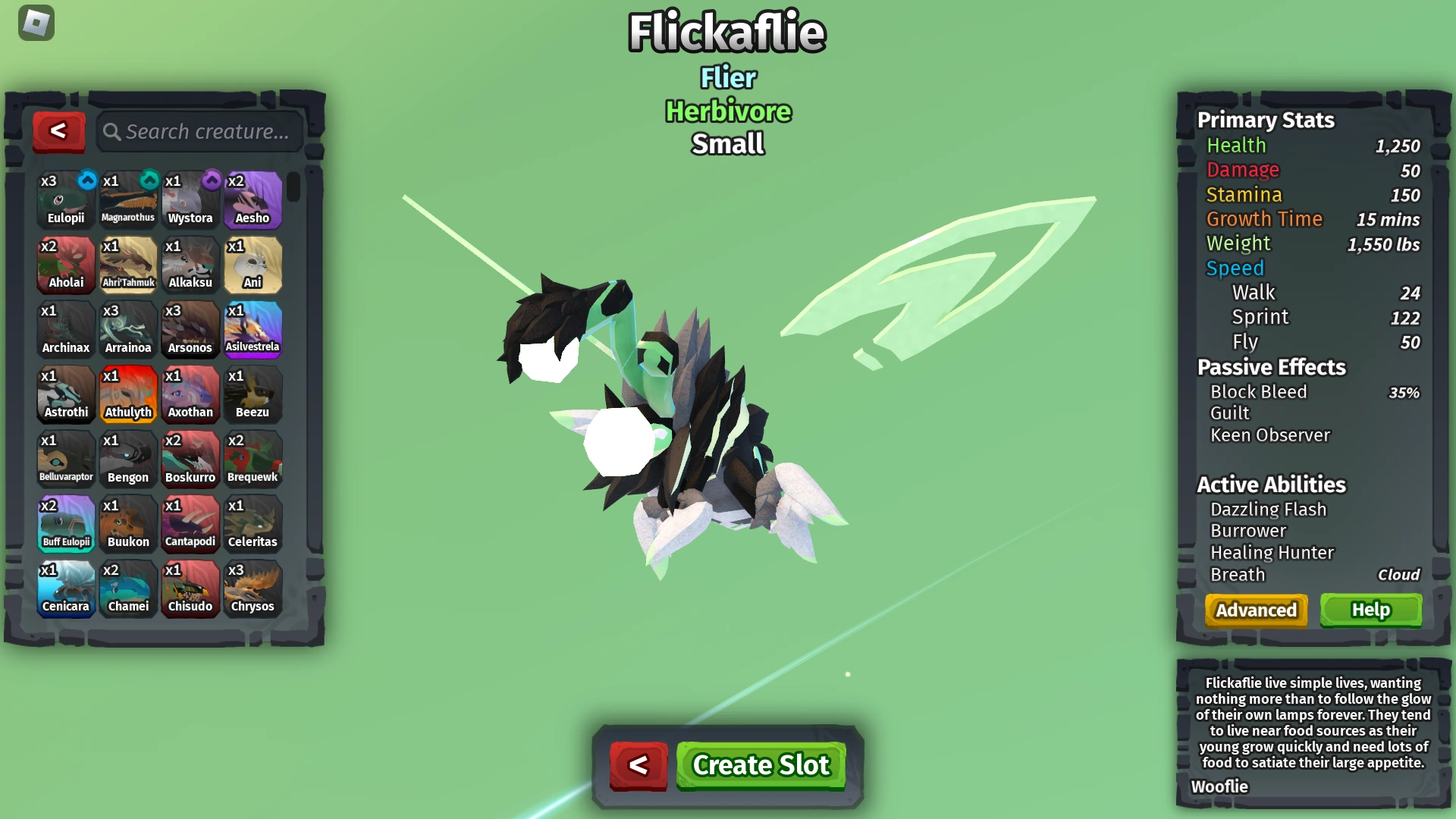Click the red back arrow above creature list
This screenshot has height=819, width=1456.
(x=59, y=131)
